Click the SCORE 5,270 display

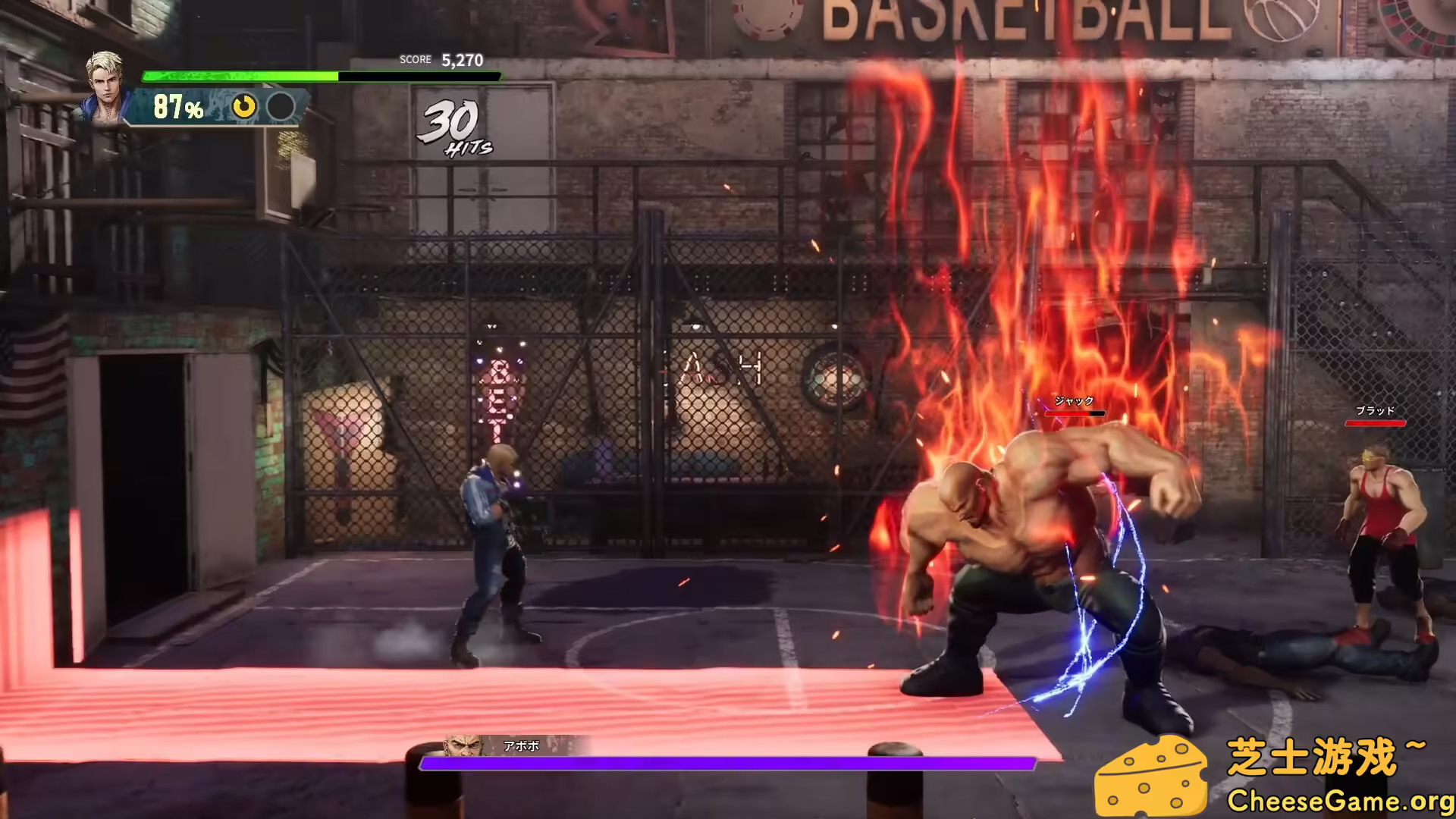pyautogui.click(x=440, y=59)
